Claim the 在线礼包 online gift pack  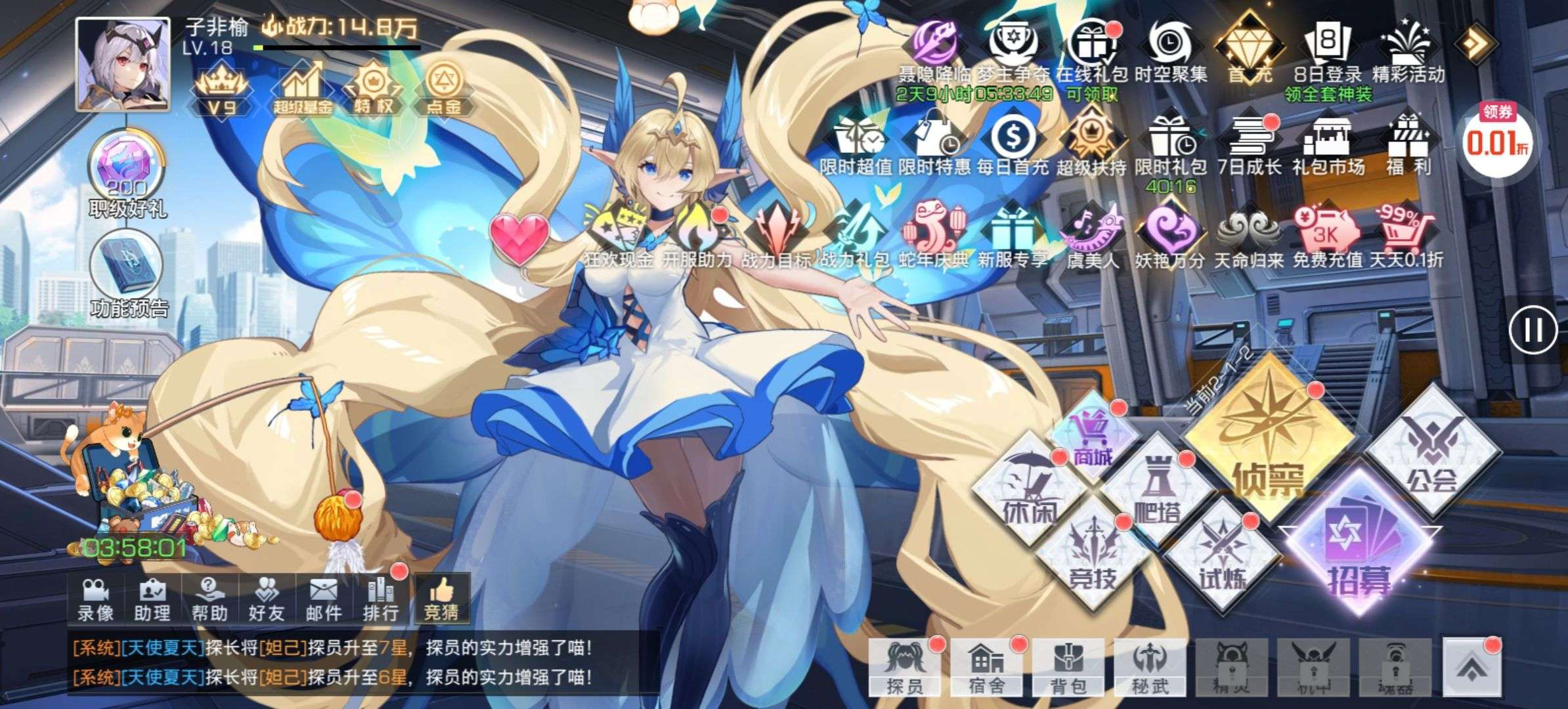(x=1092, y=53)
